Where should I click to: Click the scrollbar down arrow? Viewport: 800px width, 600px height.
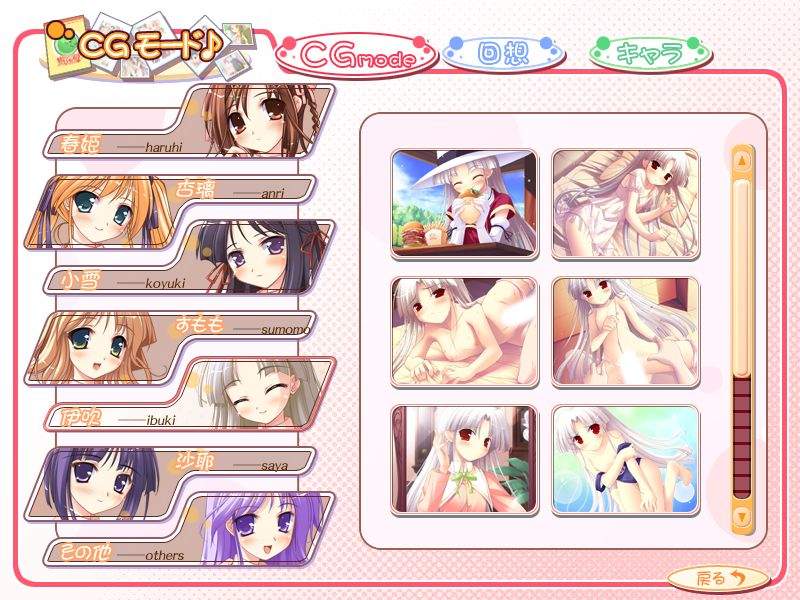point(742,516)
